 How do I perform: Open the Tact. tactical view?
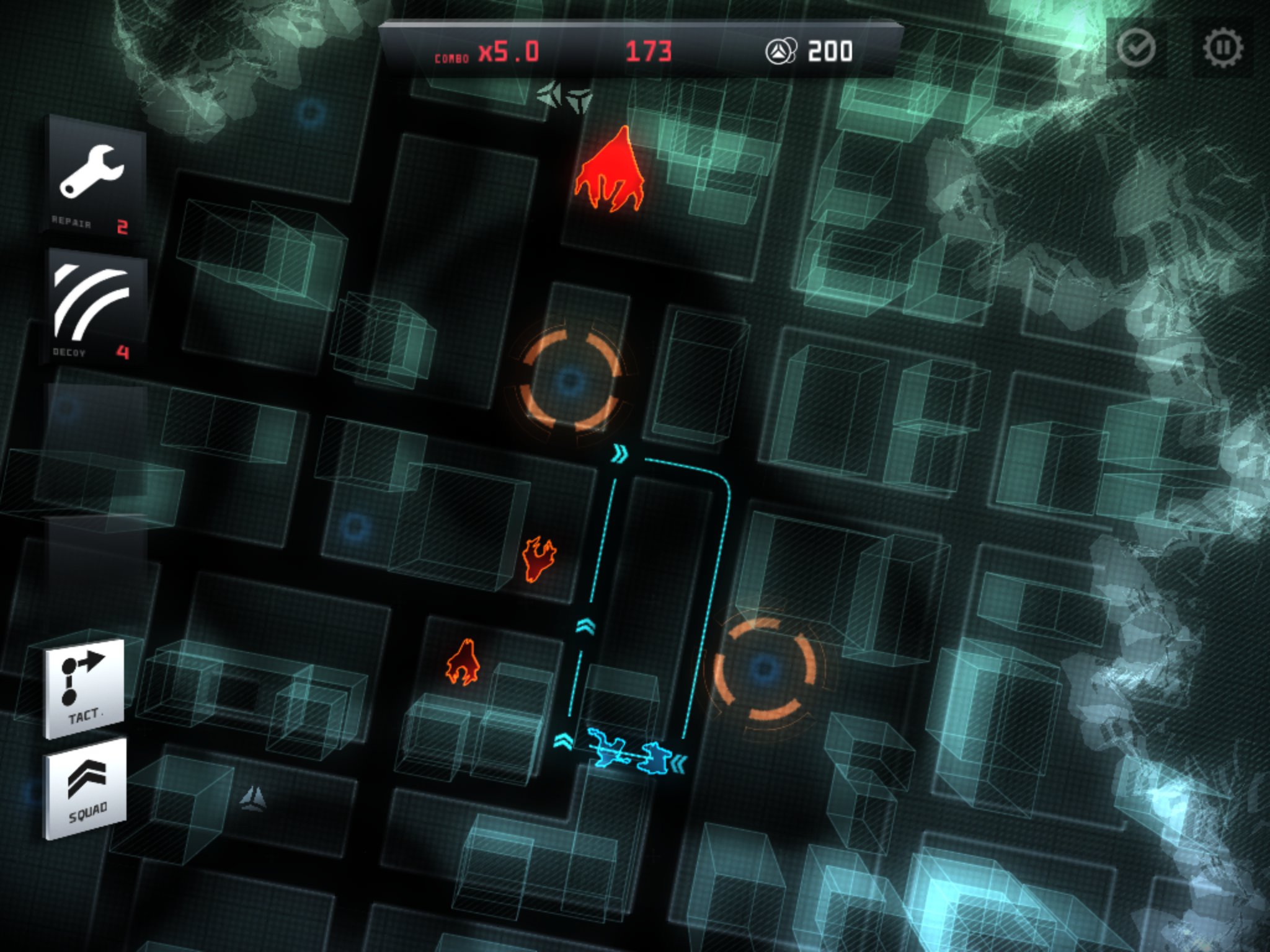coord(85,688)
